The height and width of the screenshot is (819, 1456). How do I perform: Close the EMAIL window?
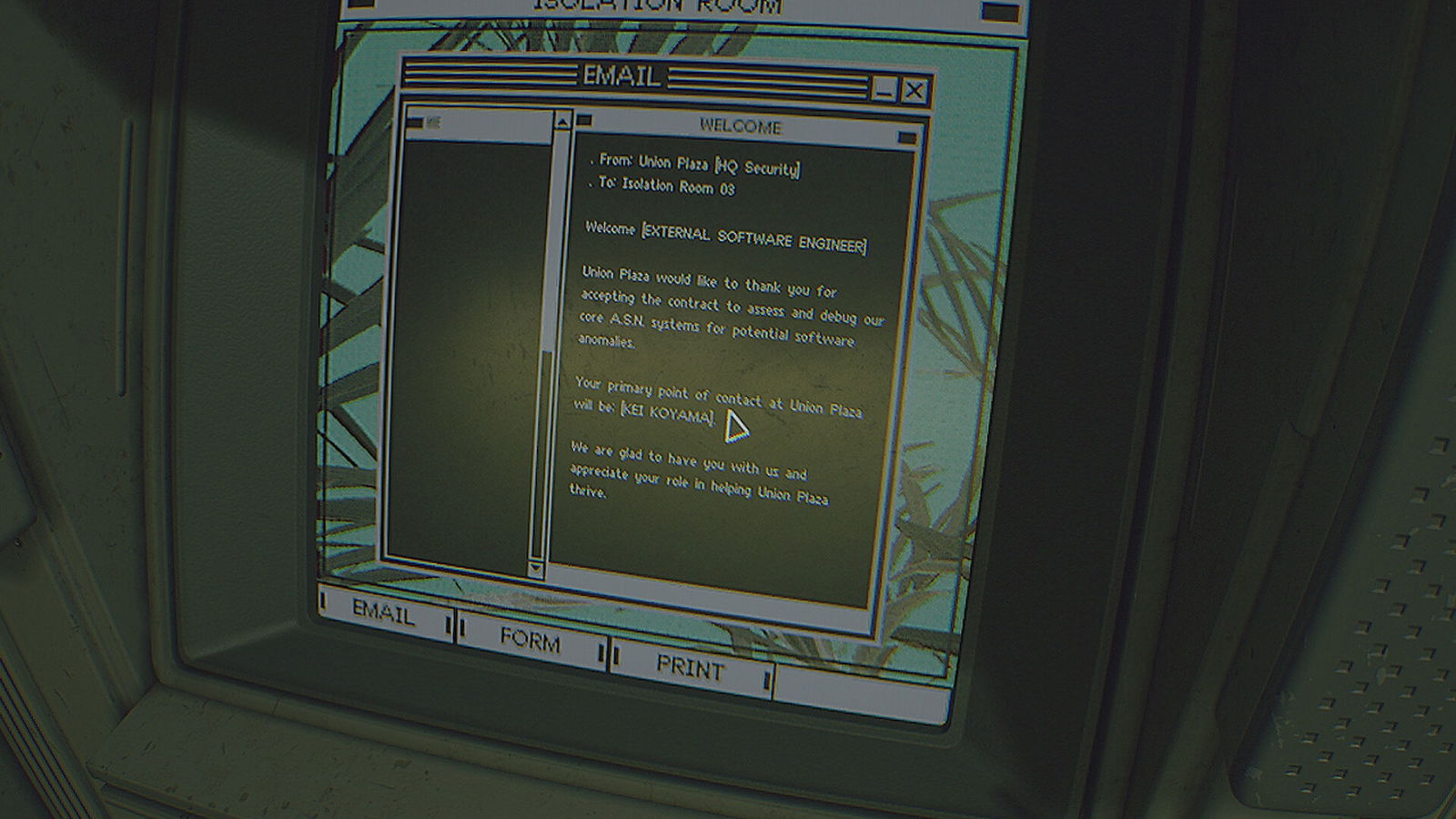pyautogui.click(x=915, y=91)
